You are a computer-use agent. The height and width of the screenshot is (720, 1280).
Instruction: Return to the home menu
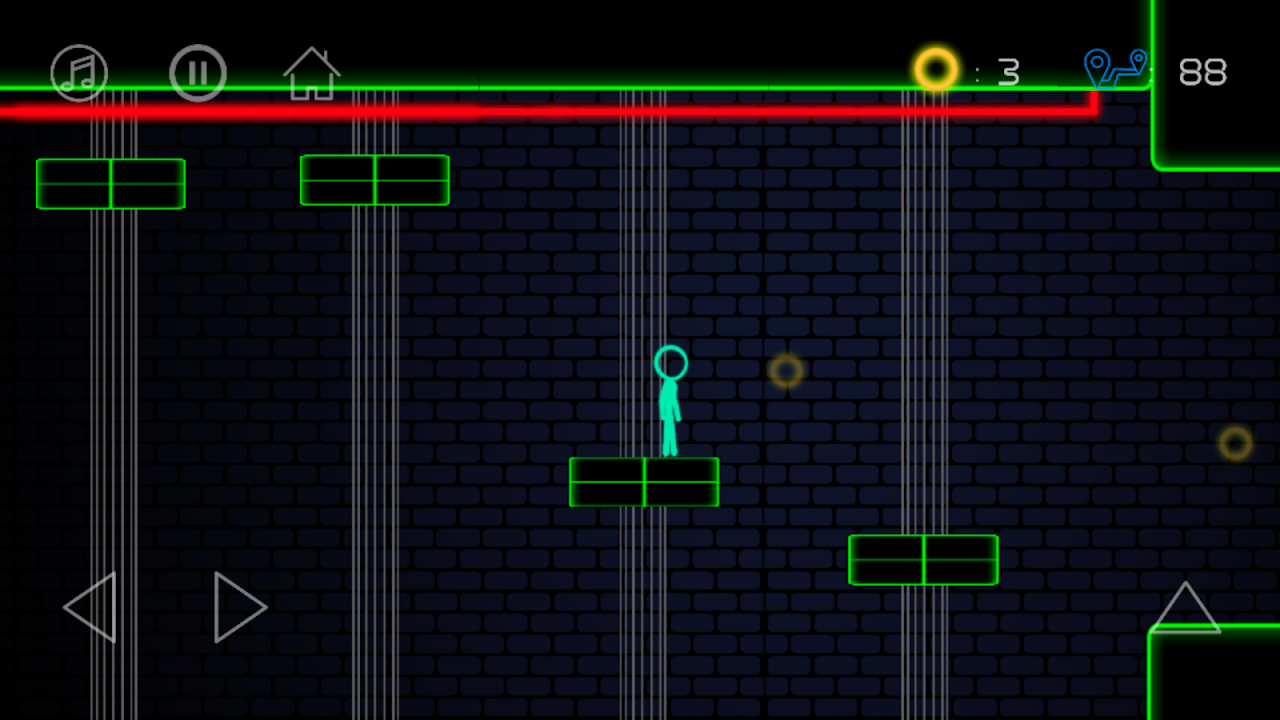(x=312, y=73)
